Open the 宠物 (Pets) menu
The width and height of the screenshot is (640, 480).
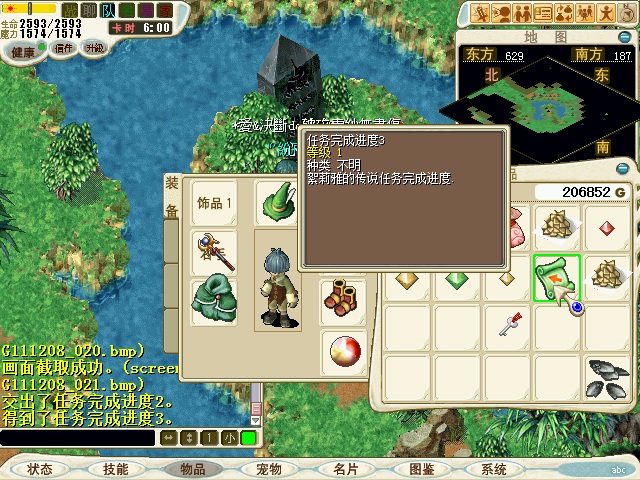click(x=269, y=468)
